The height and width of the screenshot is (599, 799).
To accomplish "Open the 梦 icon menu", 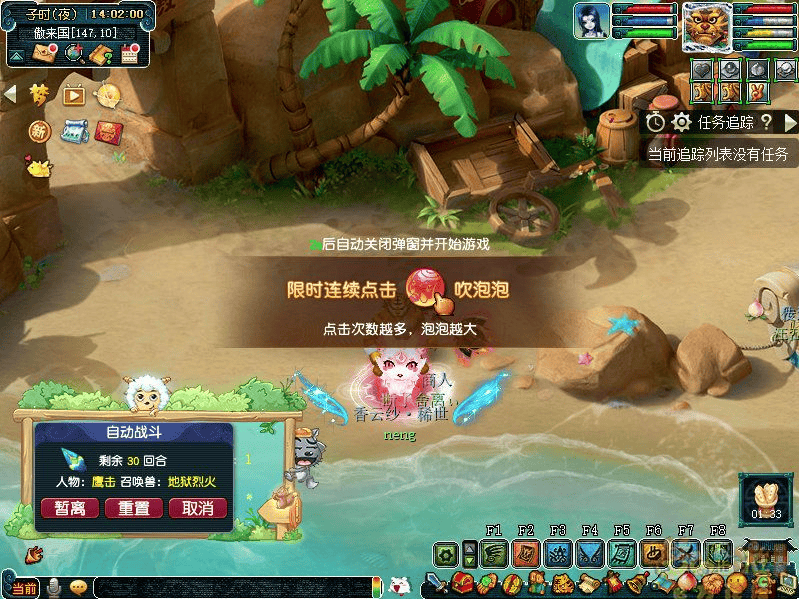I will pyautogui.click(x=39, y=94).
